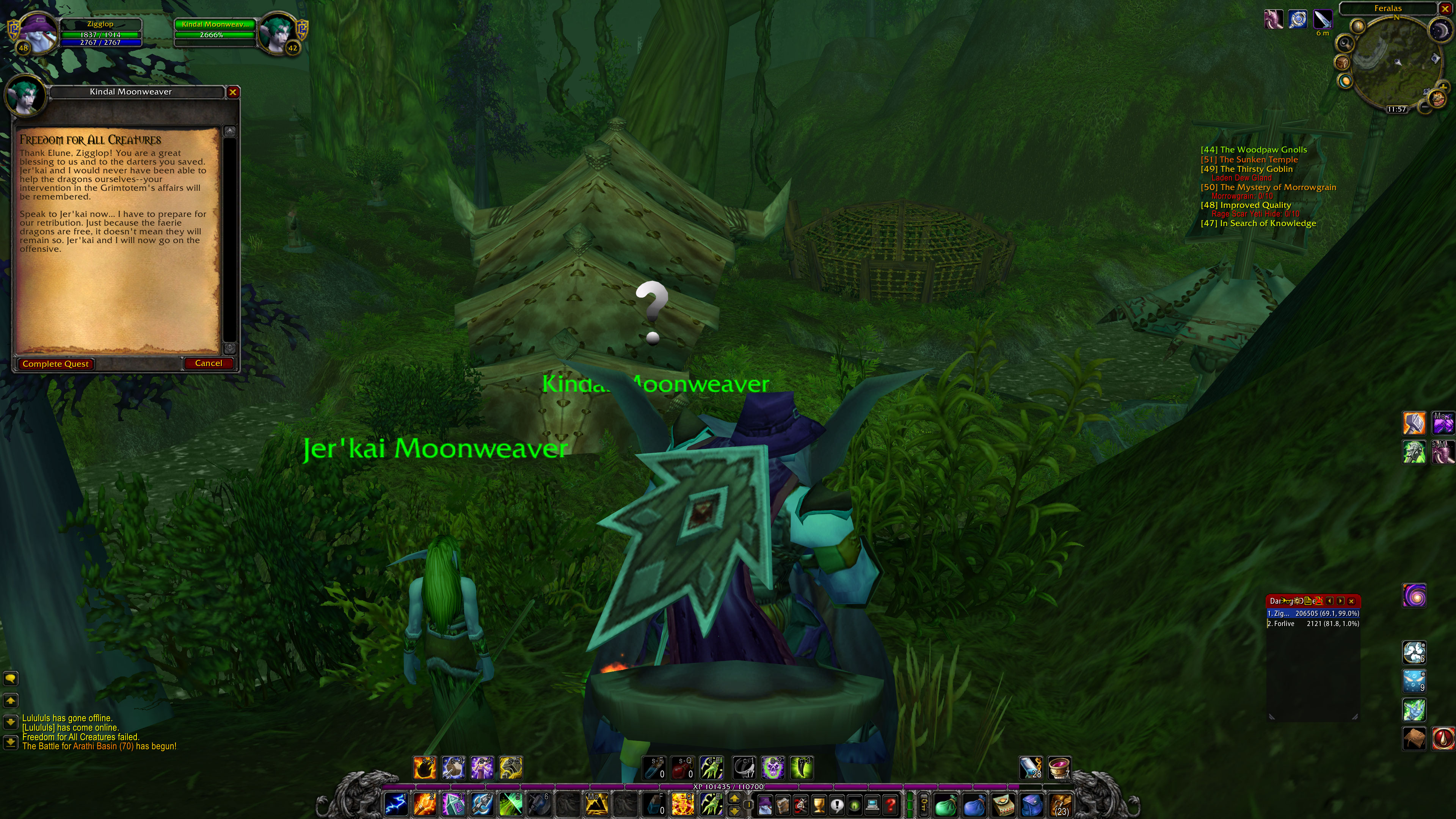Click the golden trophy icon in the micro menu
The height and width of the screenshot is (819, 1456).
pos(819,806)
